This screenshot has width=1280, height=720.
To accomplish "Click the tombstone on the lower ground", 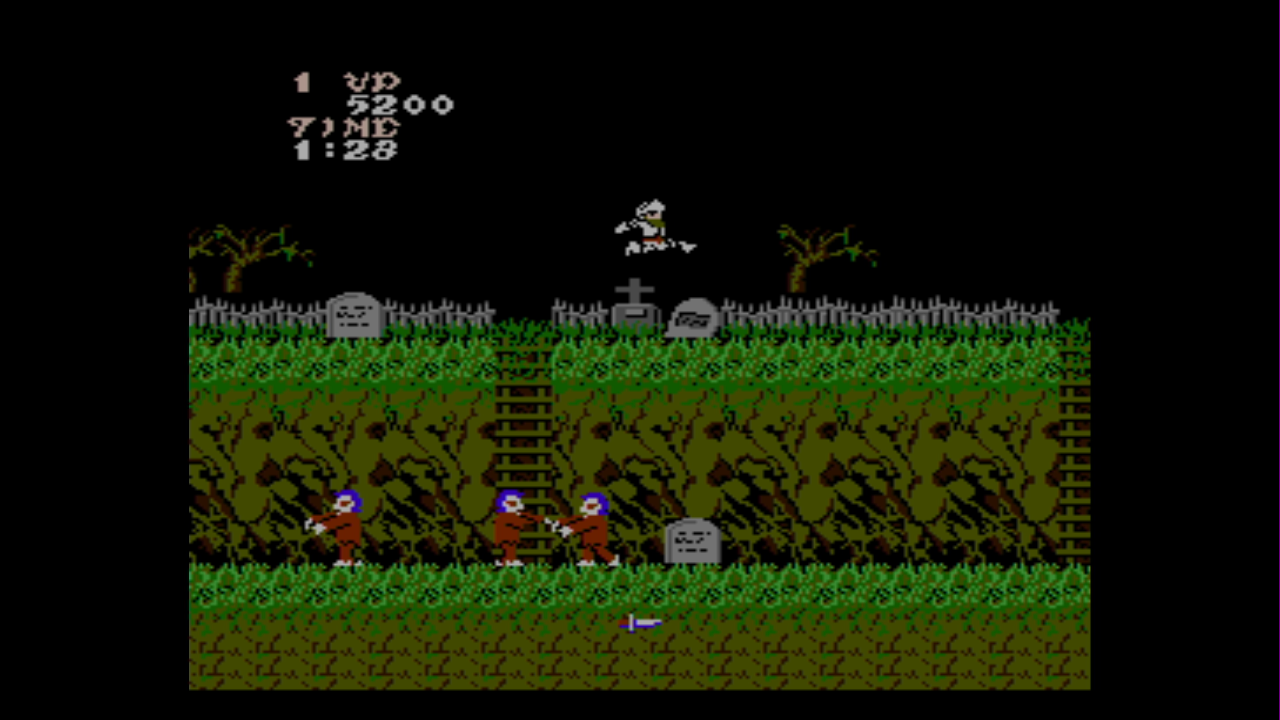I will point(694,540).
